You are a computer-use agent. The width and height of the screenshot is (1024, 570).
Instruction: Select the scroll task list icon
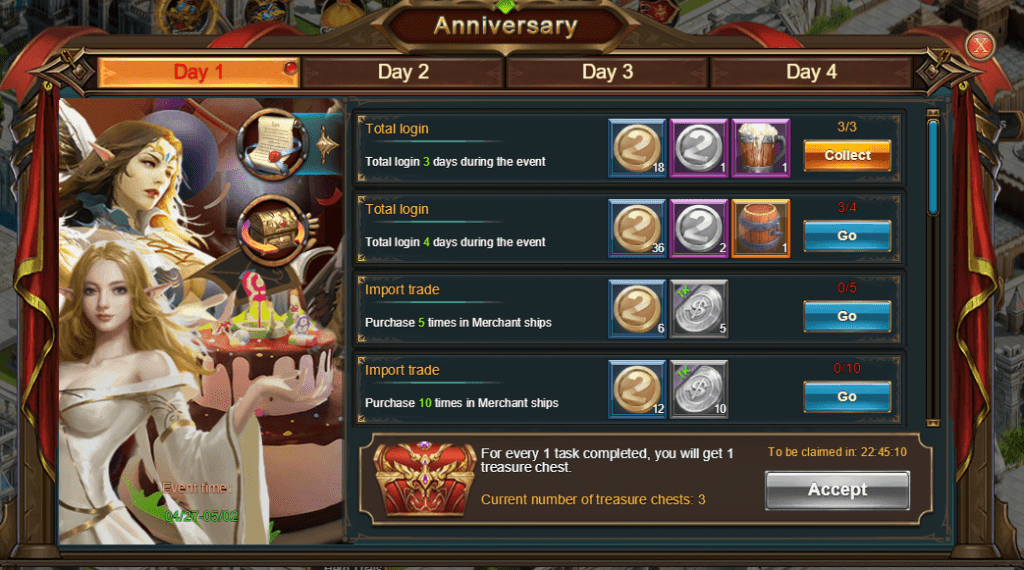(273, 143)
